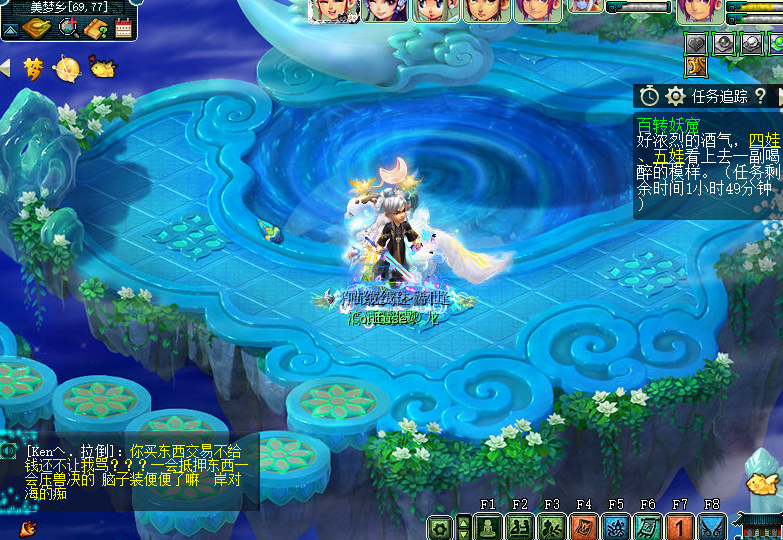
Task: Activate the F4 orange scroll skill
Action: pyautogui.click(x=584, y=526)
